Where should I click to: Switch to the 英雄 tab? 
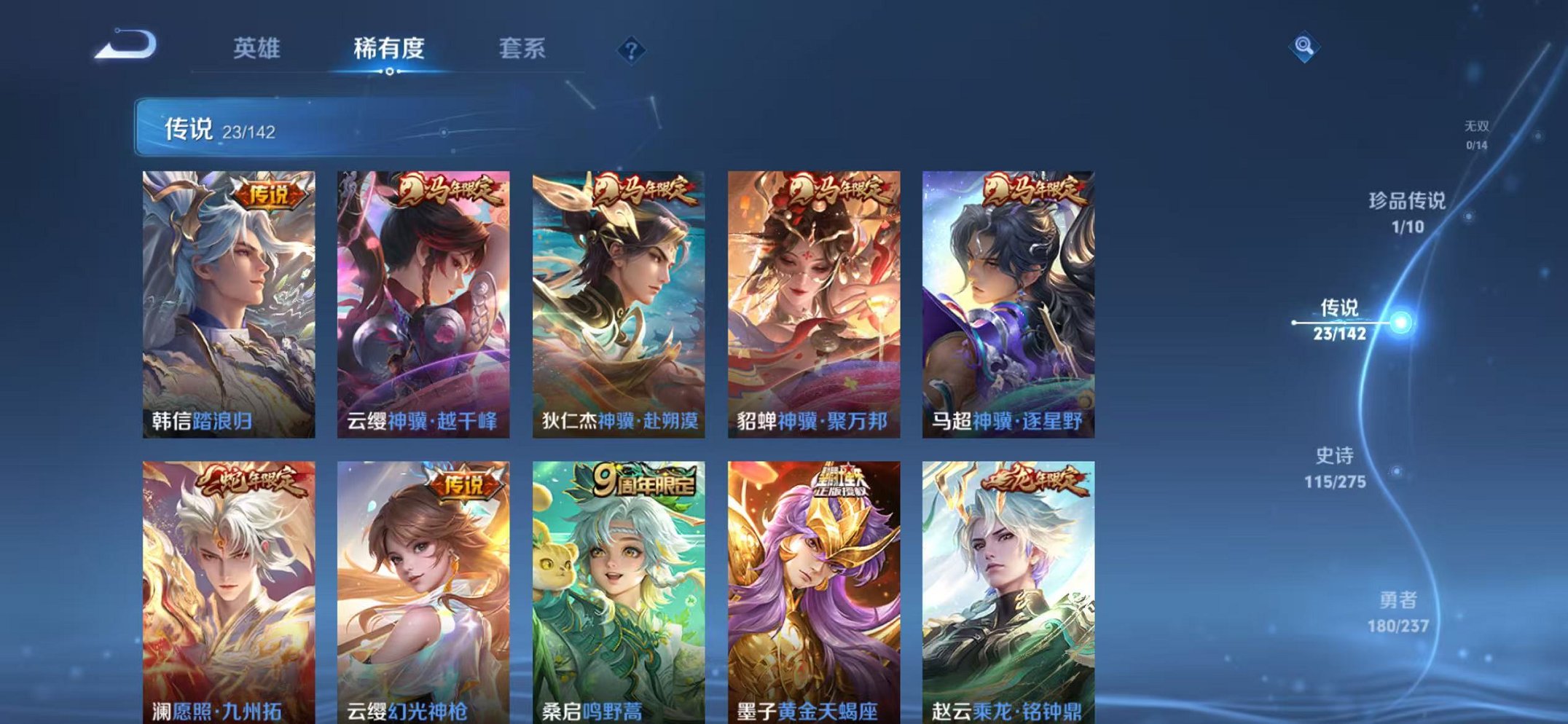[x=259, y=48]
